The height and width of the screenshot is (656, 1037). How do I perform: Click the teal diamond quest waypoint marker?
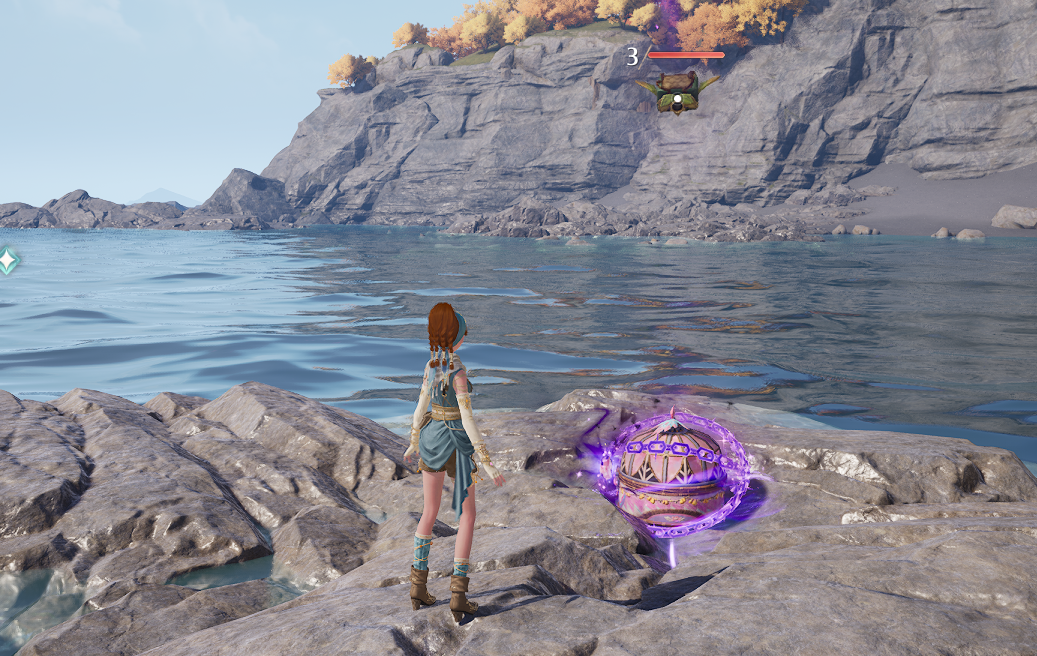click(x=7, y=261)
